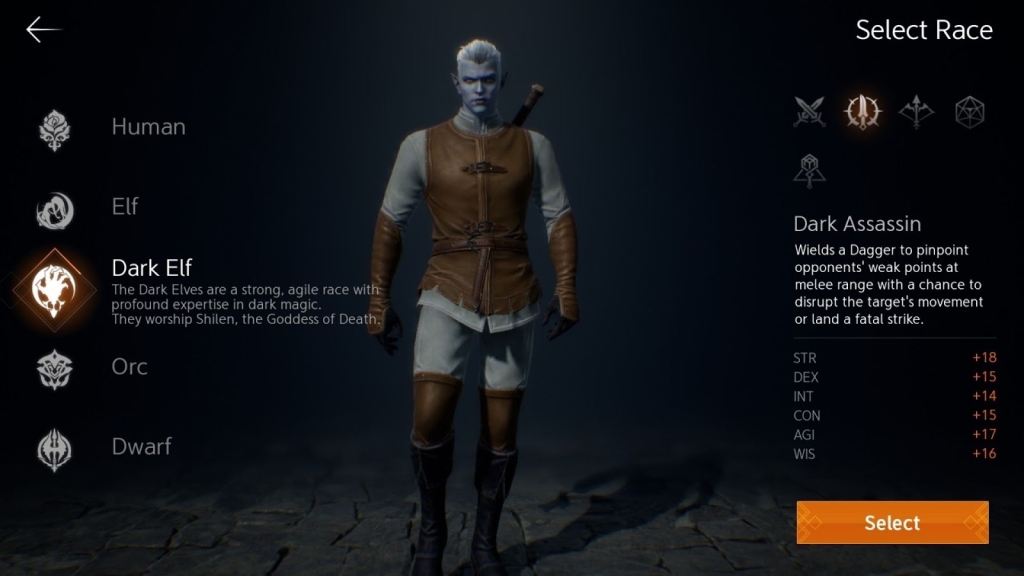Select the dagger class icon

coord(862,112)
